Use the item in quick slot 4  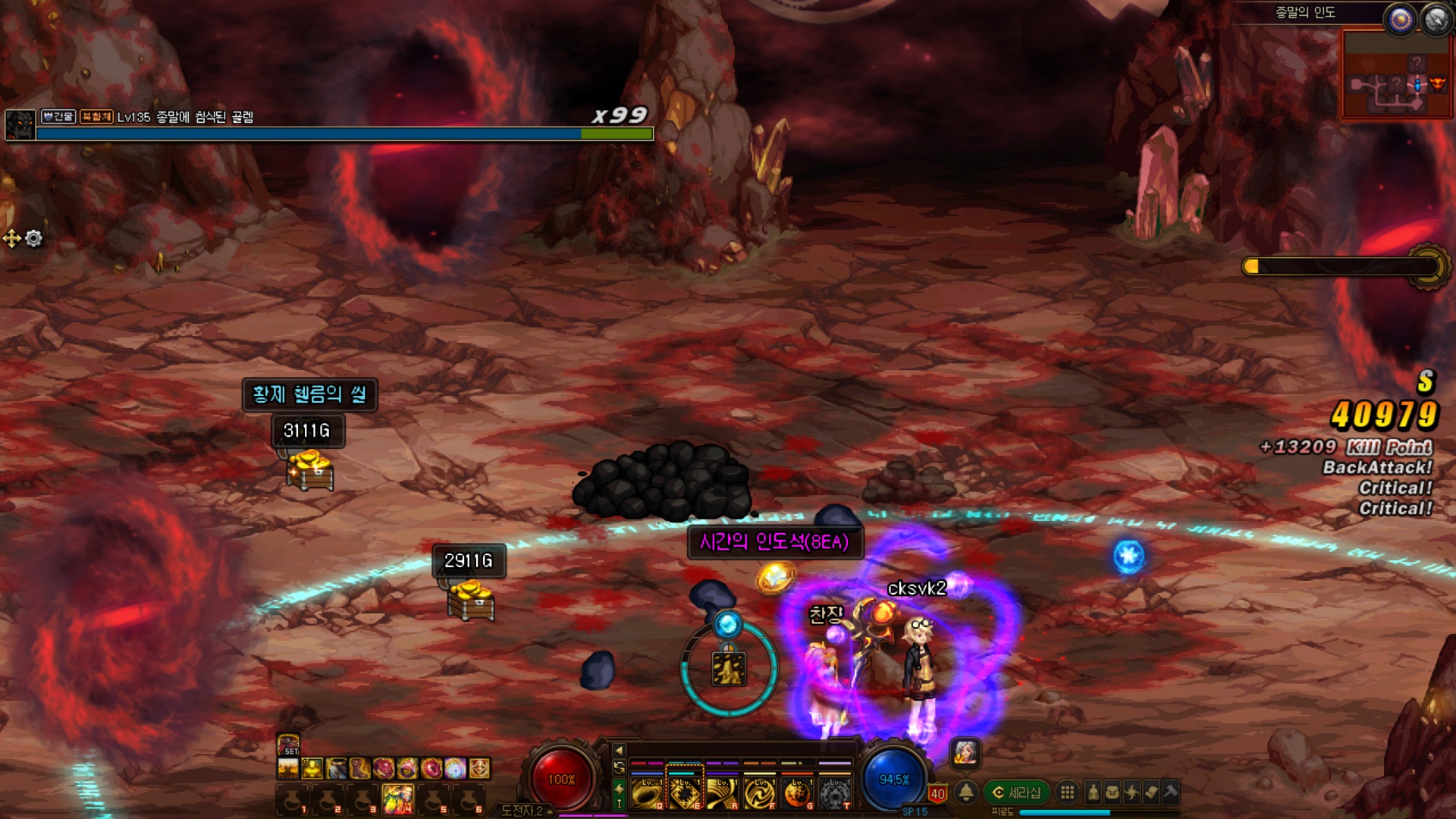click(x=398, y=798)
